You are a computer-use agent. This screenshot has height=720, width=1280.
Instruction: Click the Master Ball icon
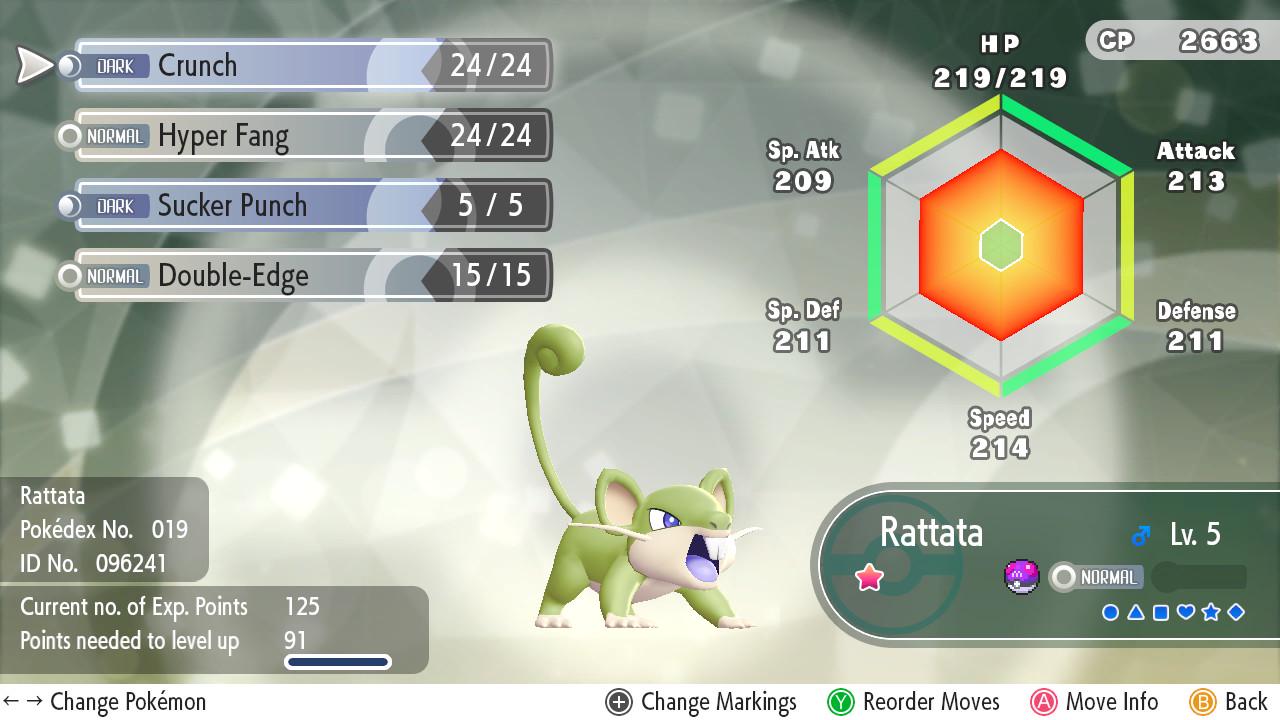[1022, 575]
